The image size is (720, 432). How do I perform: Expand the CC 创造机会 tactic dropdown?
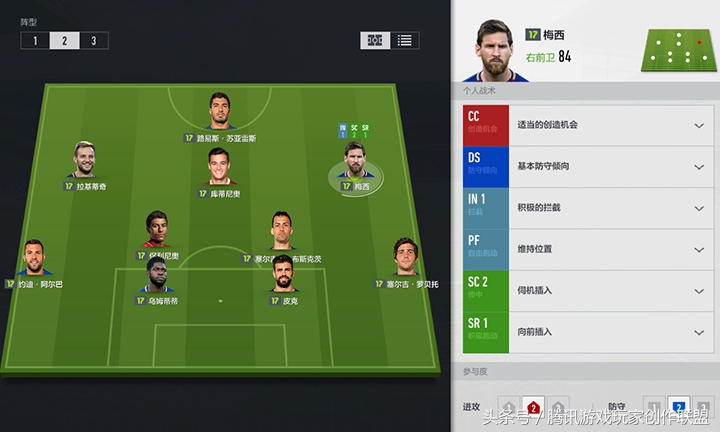699,125
